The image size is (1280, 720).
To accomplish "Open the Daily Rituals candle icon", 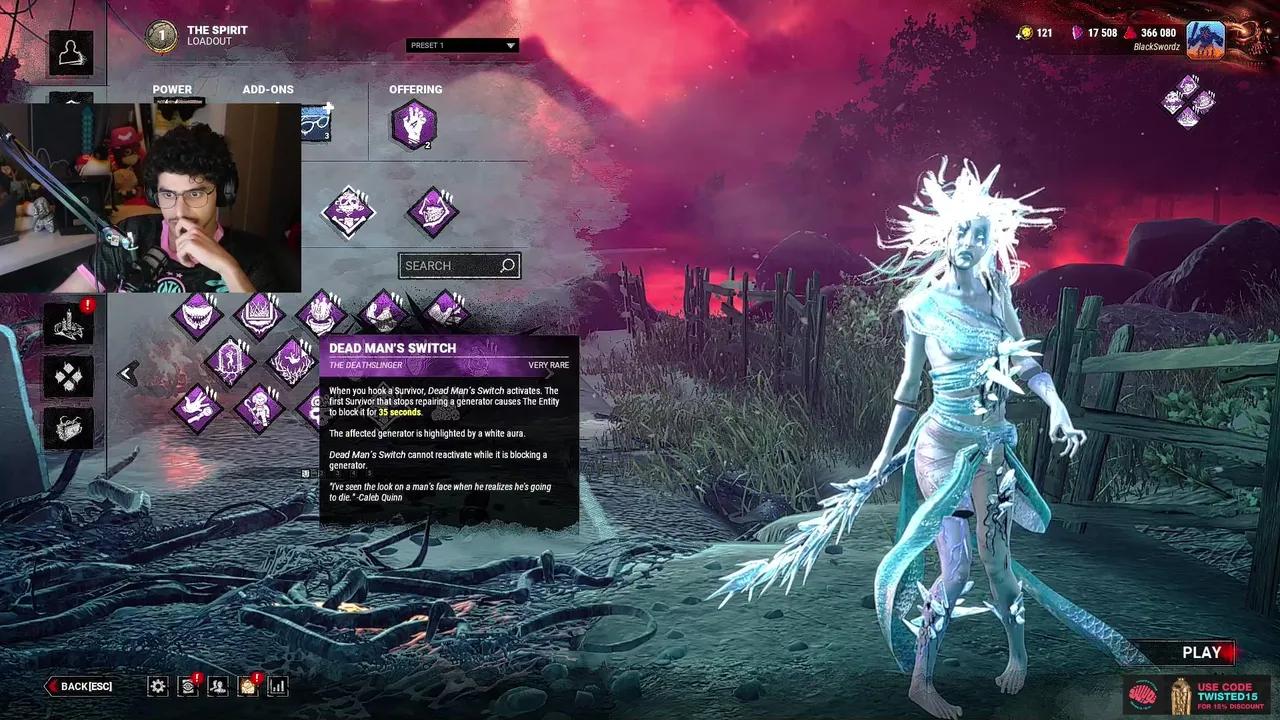I will (x=68, y=324).
